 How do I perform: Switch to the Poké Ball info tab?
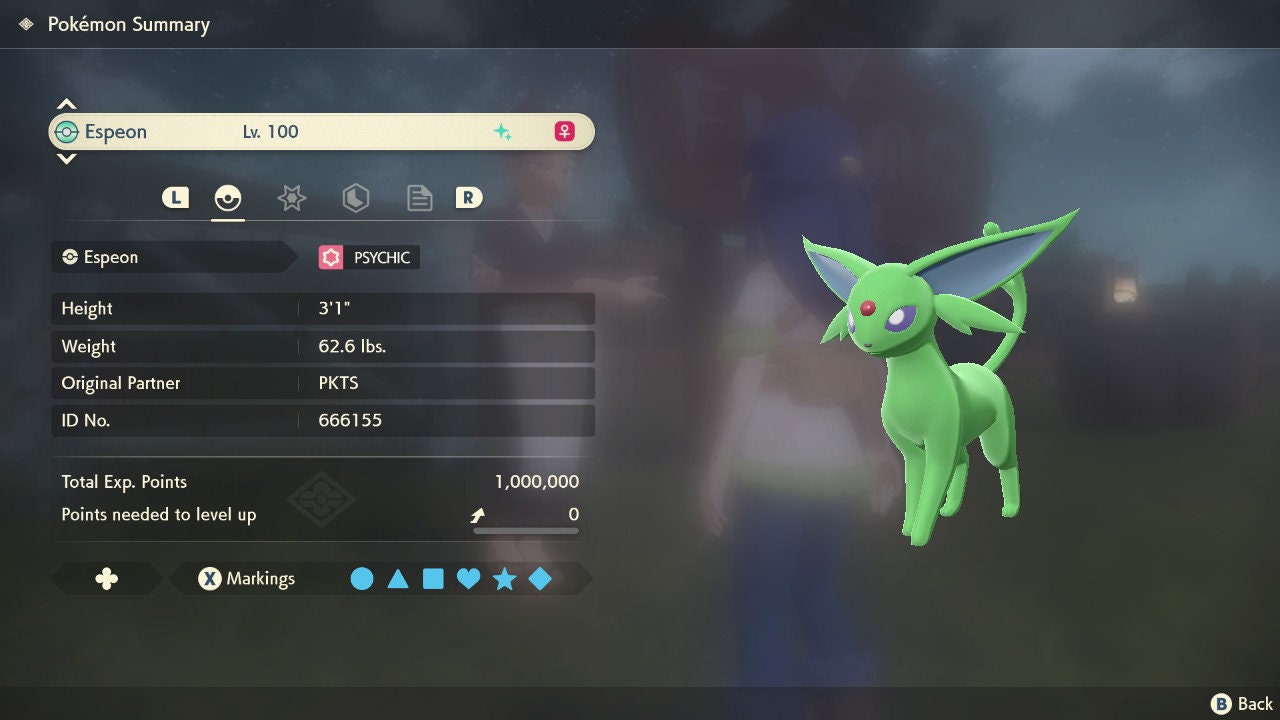[228, 198]
